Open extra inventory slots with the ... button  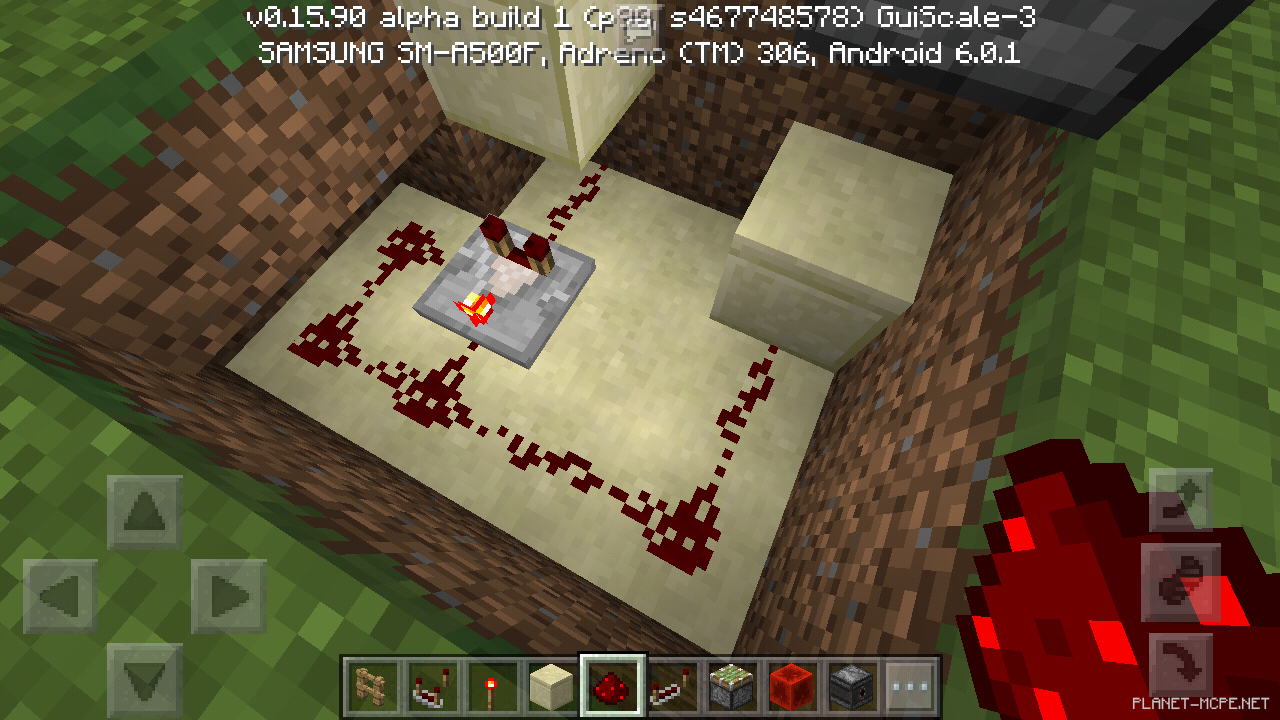[910, 687]
